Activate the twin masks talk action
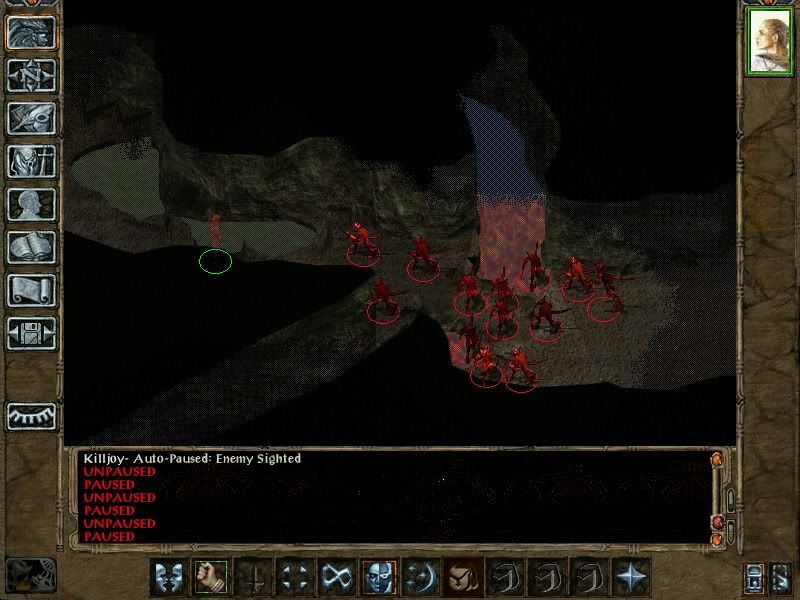Image resolution: width=800 pixels, height=600 pixels. click(167, 576)
